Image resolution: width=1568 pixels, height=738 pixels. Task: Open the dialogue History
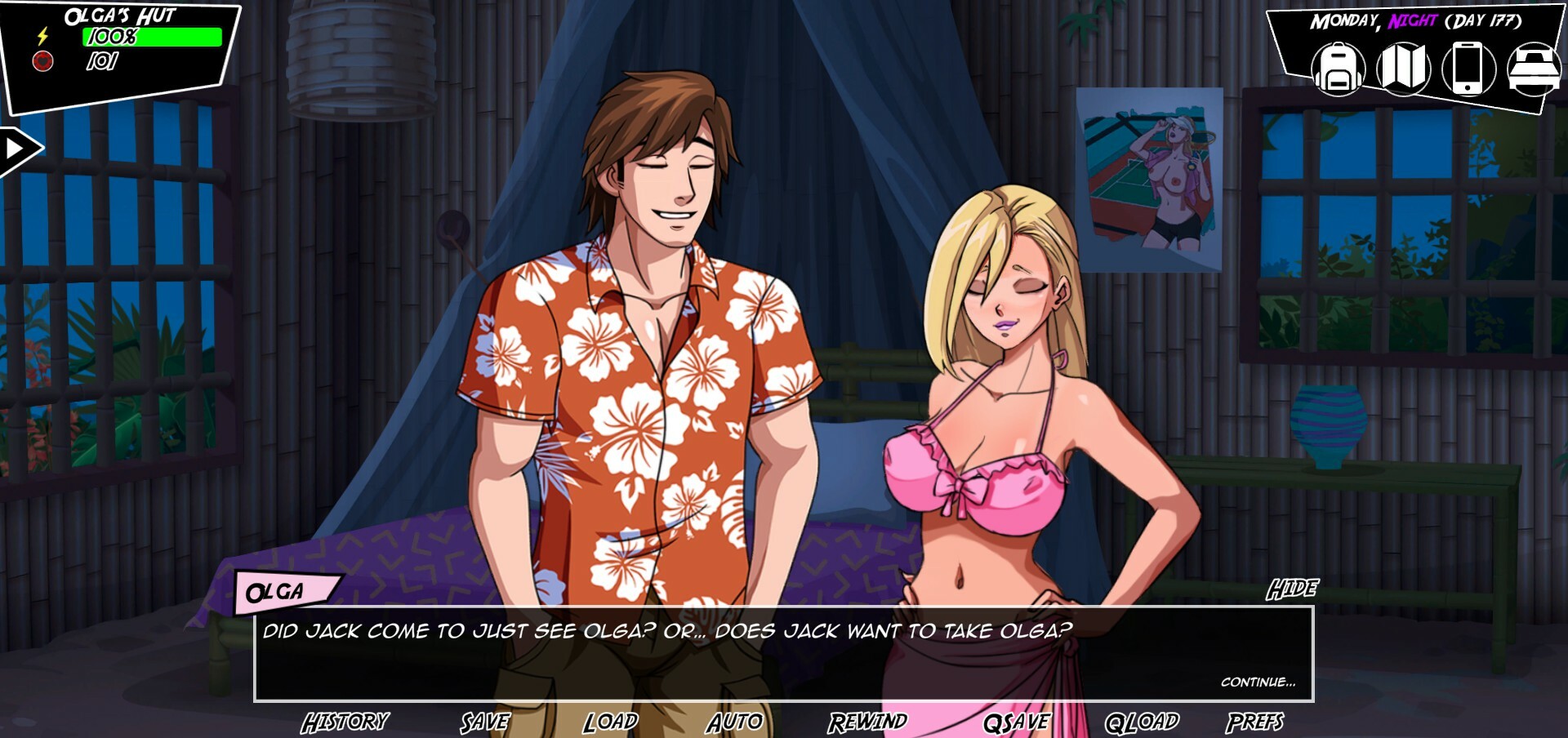point(345,722)
